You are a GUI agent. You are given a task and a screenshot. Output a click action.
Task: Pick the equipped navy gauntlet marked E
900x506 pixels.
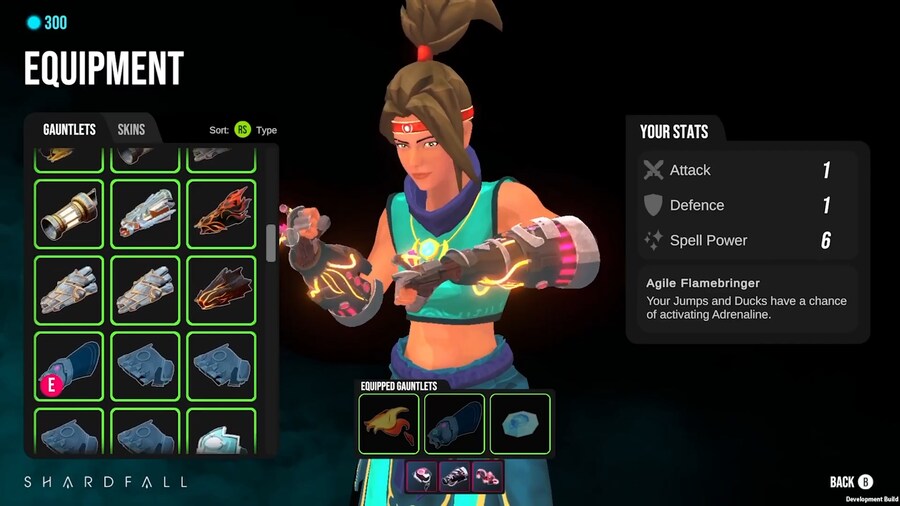tap(69, 366)
